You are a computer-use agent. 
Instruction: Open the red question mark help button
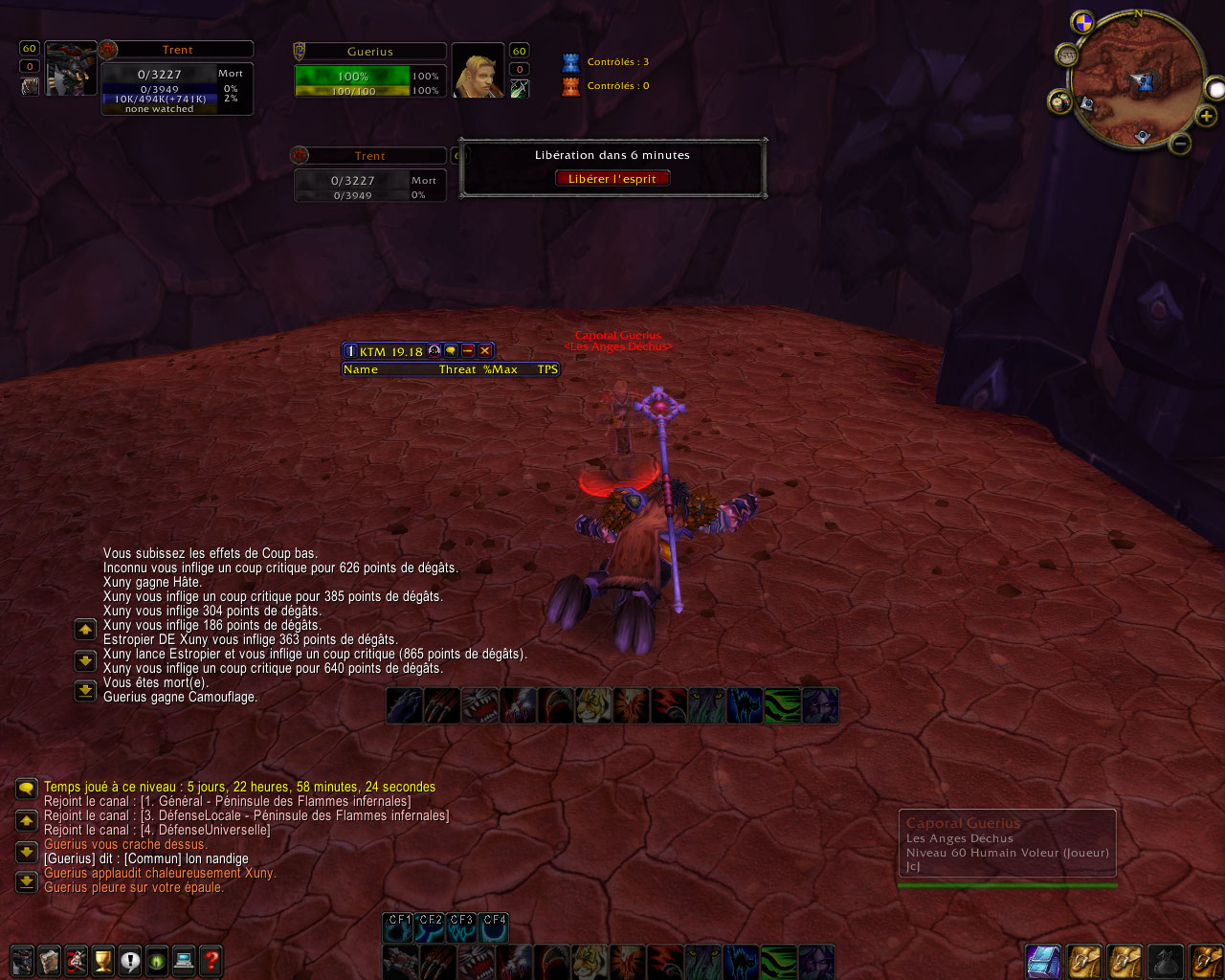pyautogui.click(x=212, y=960)
